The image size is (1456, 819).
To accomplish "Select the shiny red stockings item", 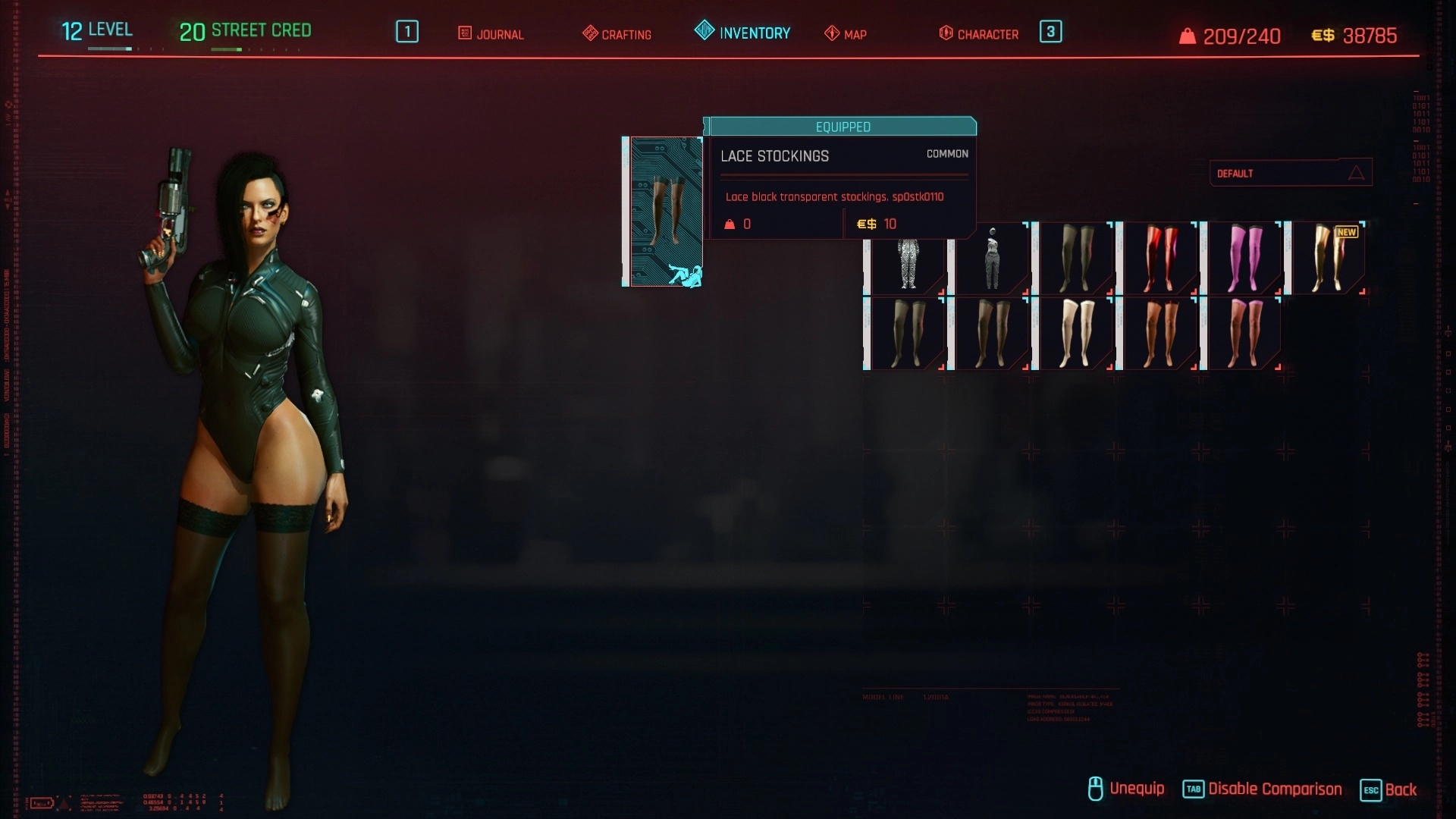I will click(1159, 259).
